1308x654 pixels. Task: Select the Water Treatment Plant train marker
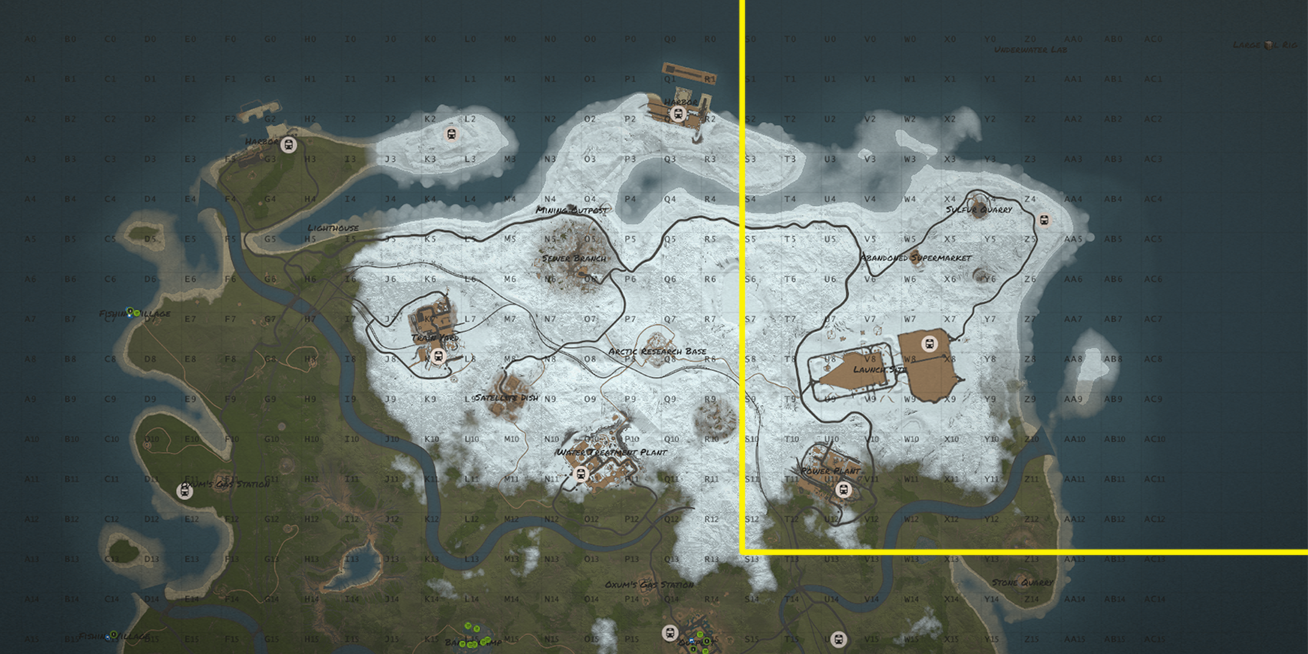point(581,474)
